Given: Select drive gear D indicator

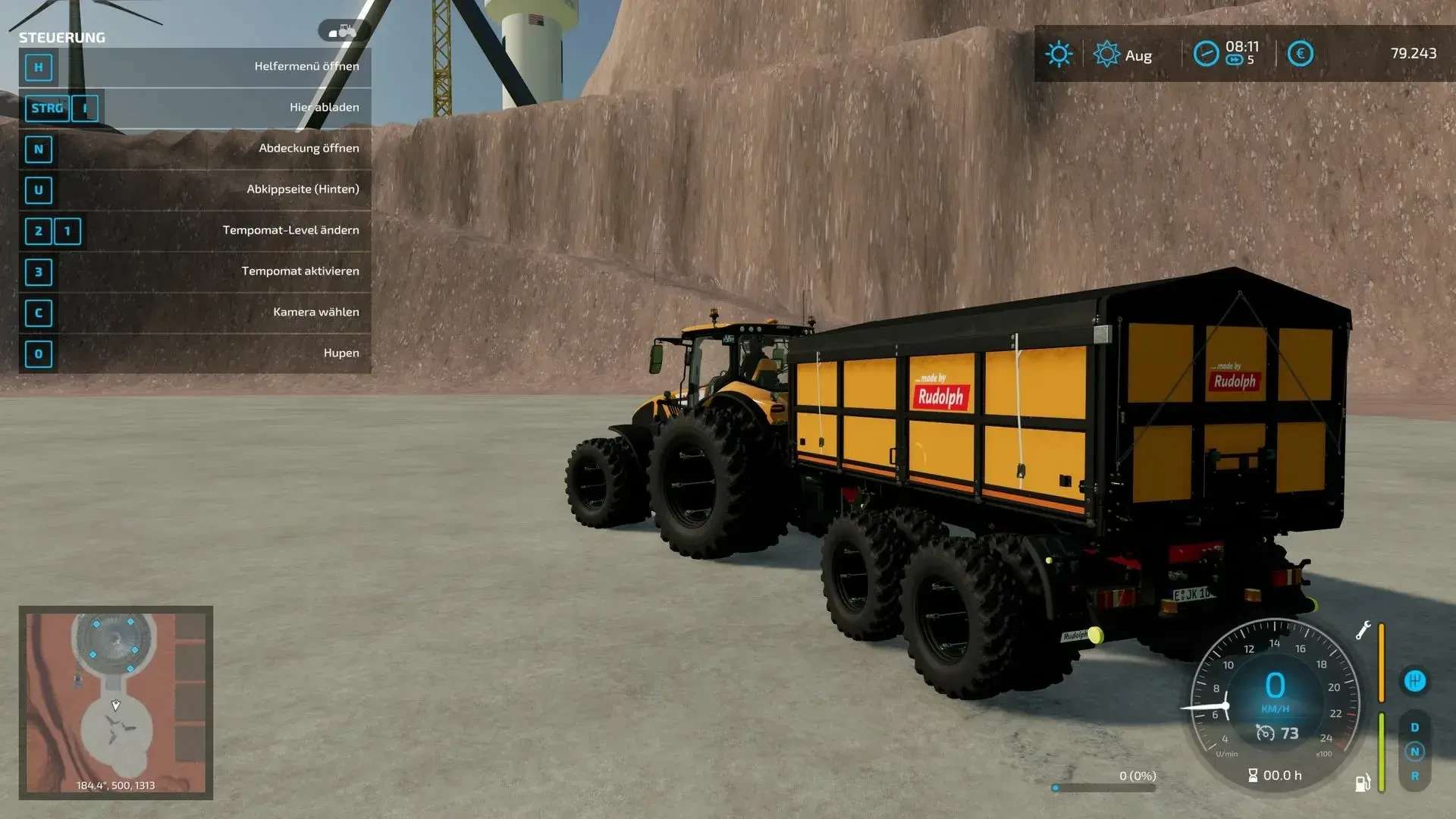Looking at the screenshot, I should tap(1414, 727).
